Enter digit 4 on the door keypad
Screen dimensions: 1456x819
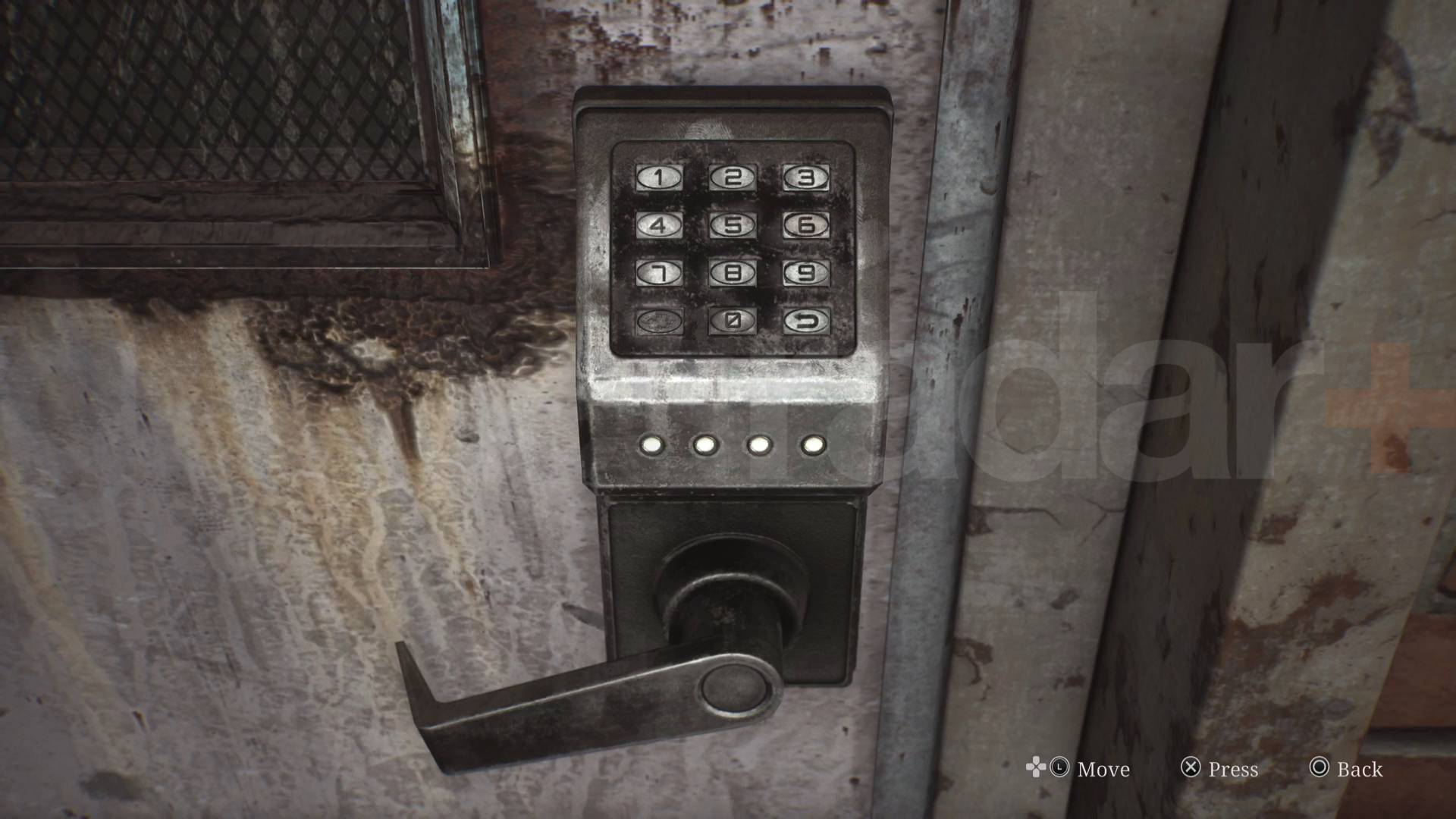coord(659,225)
